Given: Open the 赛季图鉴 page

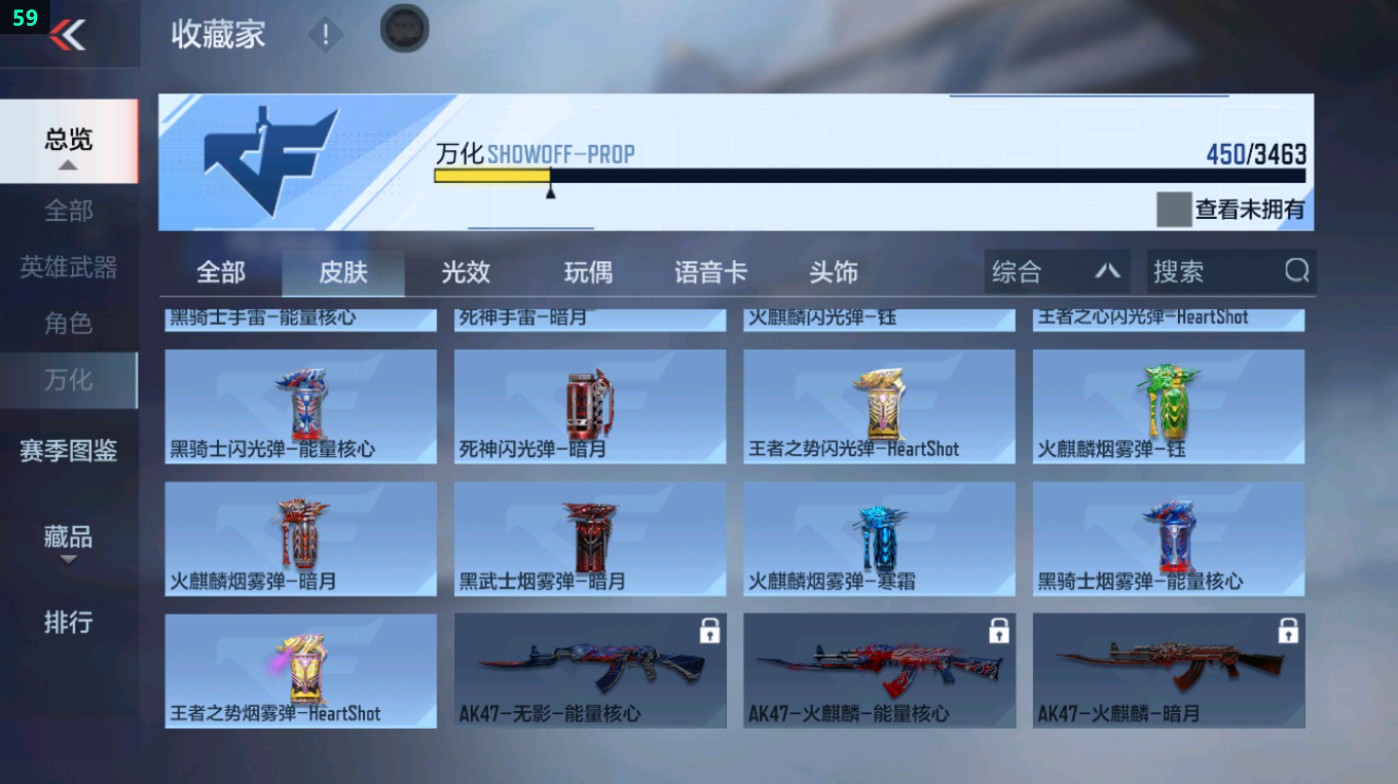Looking at the screenshot, I should (x=68, y=451).
